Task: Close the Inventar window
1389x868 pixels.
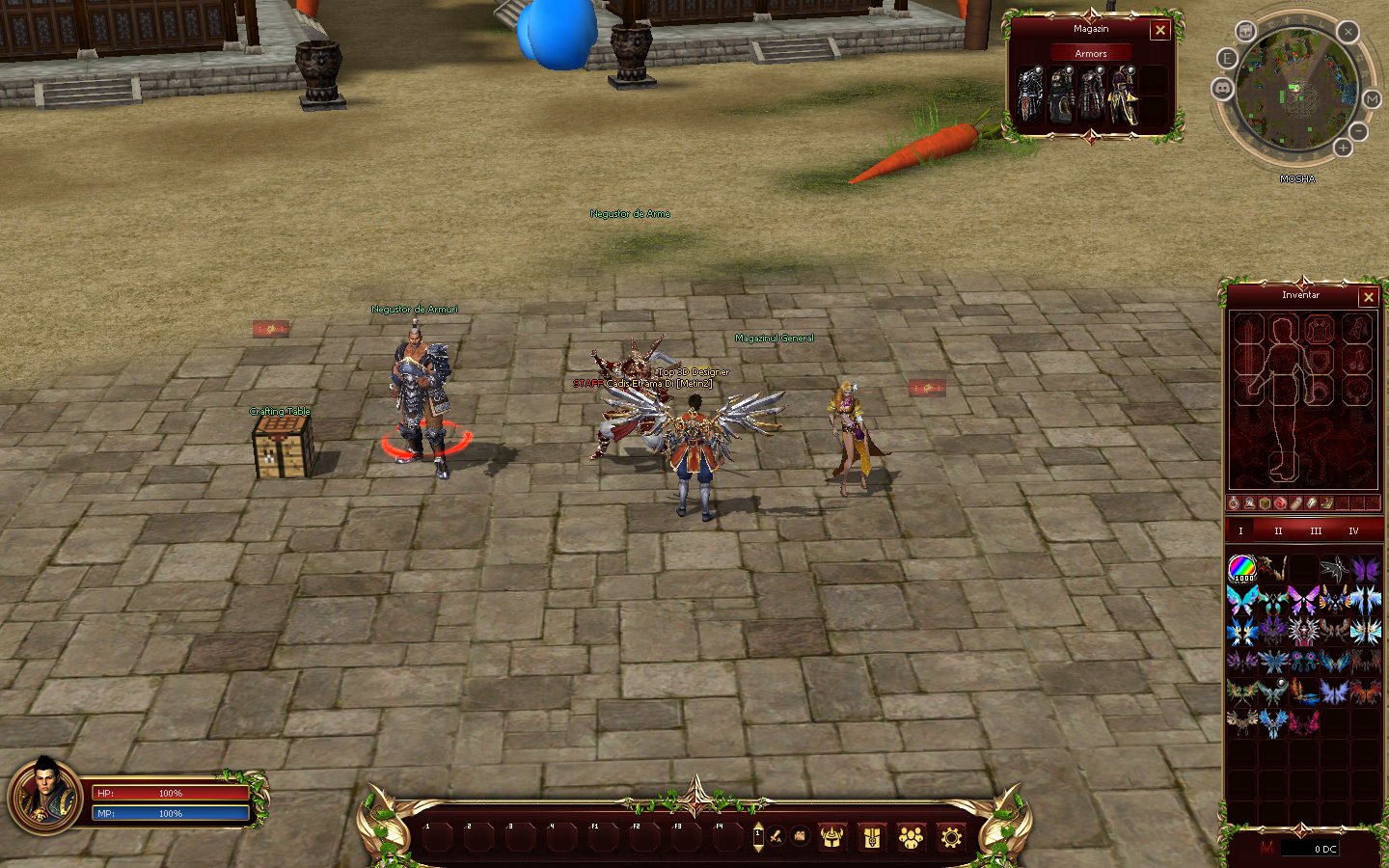Action: click(x=1368, y=297)
